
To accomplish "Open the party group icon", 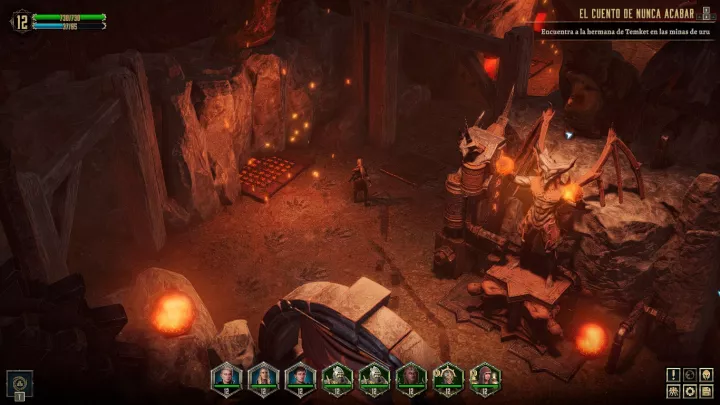I will tap(674, 391).
